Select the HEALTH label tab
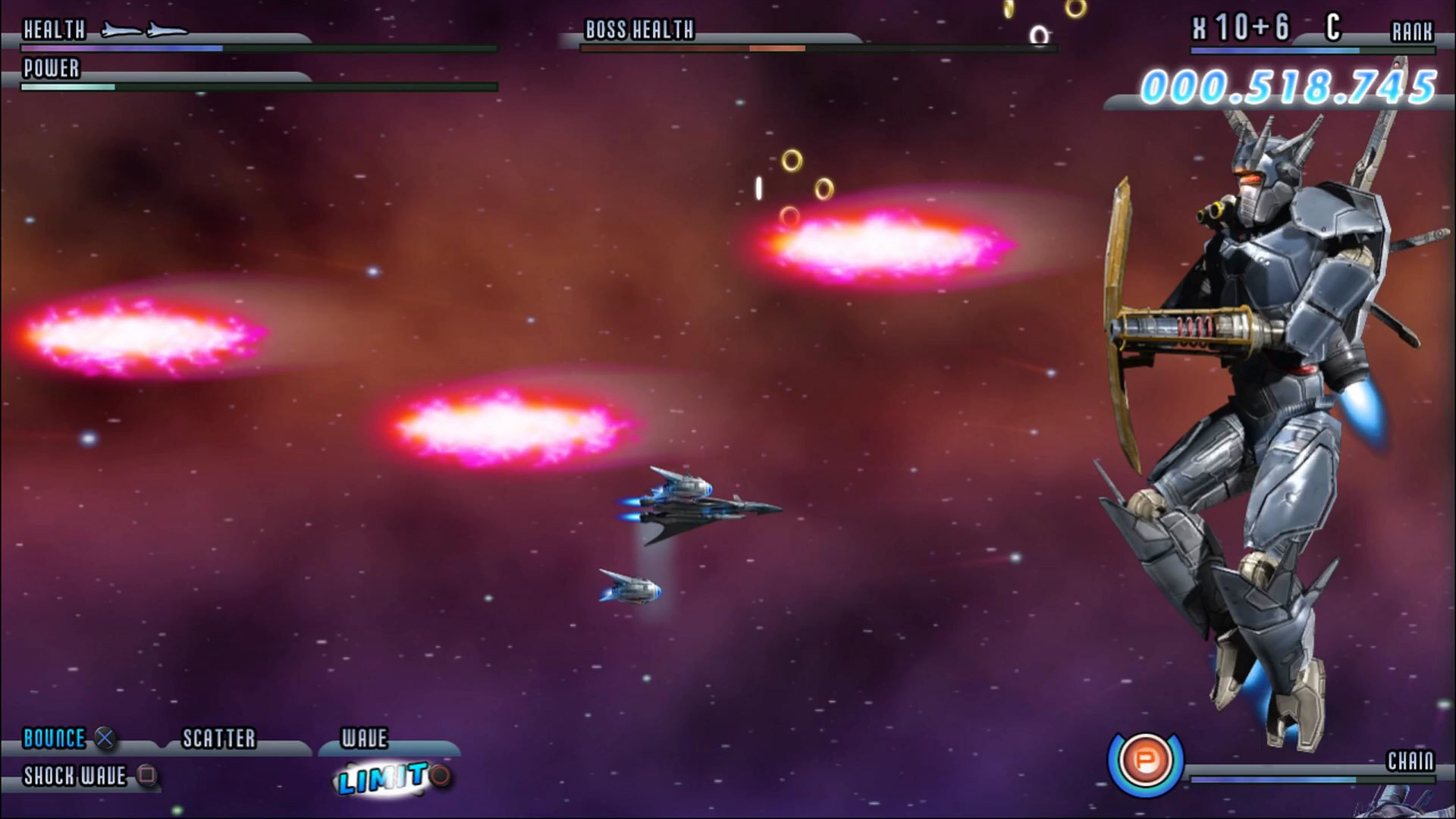1456x819 pixels. pos(53,30)
